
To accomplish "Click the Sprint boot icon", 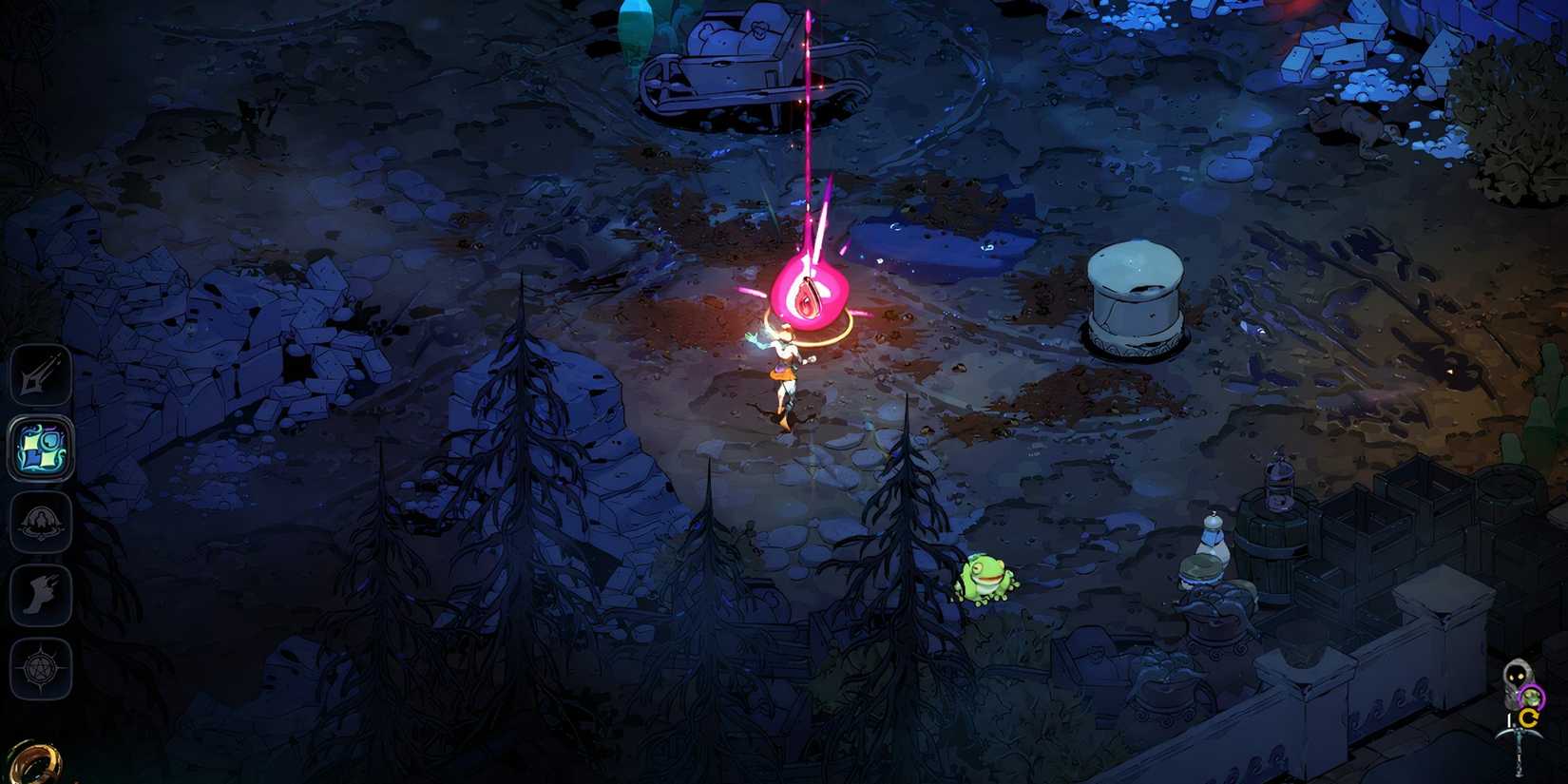I will coord(40,597).
